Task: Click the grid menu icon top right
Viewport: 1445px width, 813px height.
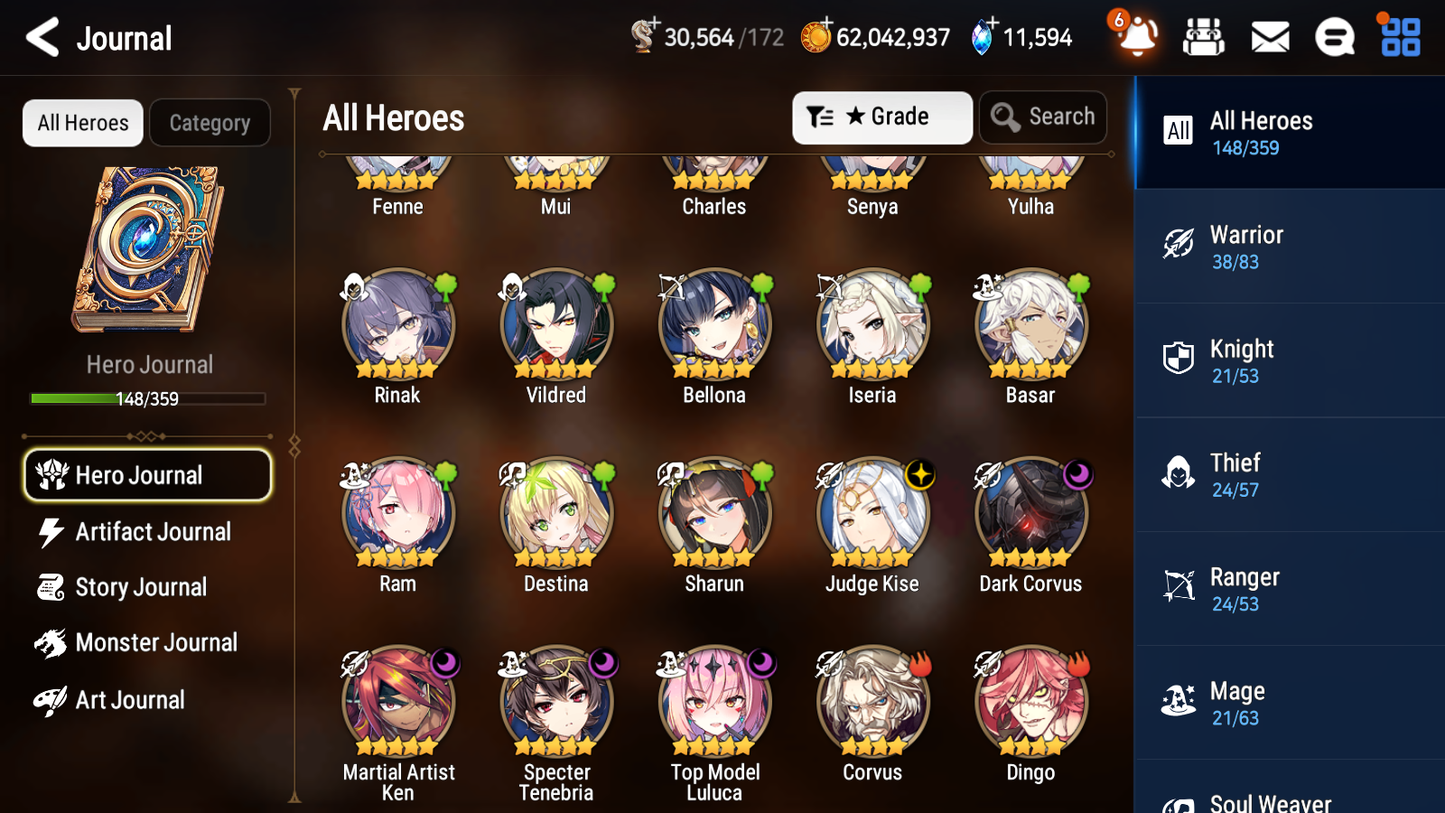Action: [1399, 36]
